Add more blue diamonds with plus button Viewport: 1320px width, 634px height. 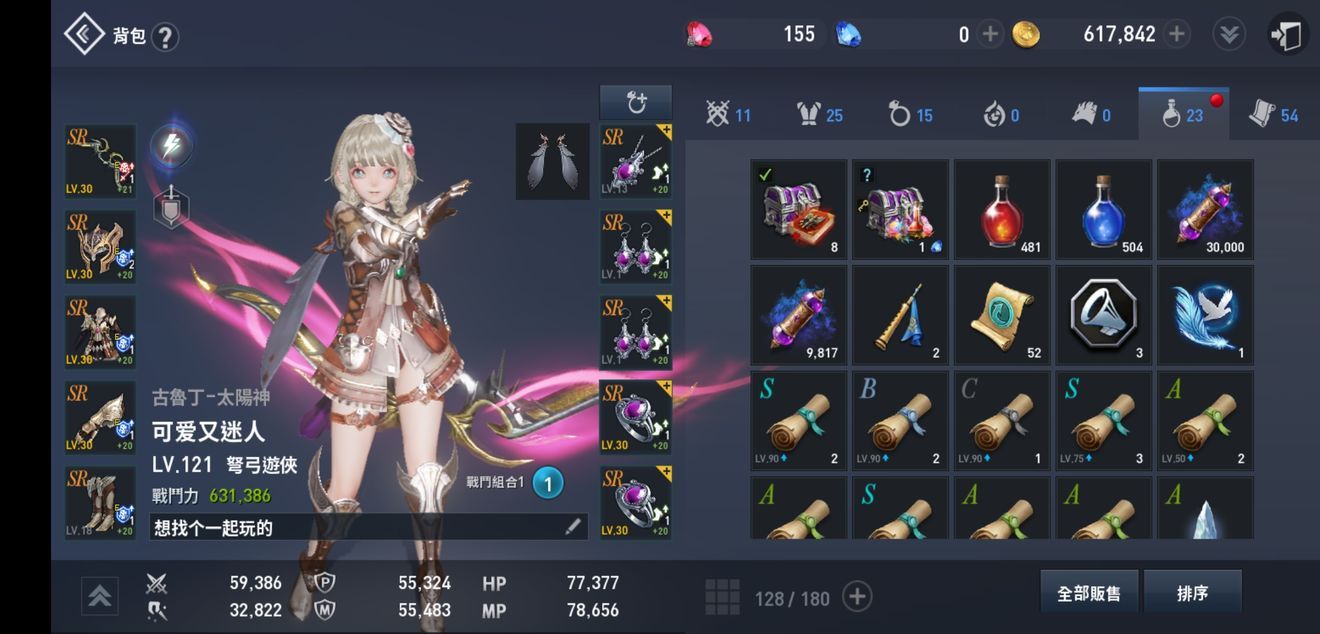(x=990, y=34)
